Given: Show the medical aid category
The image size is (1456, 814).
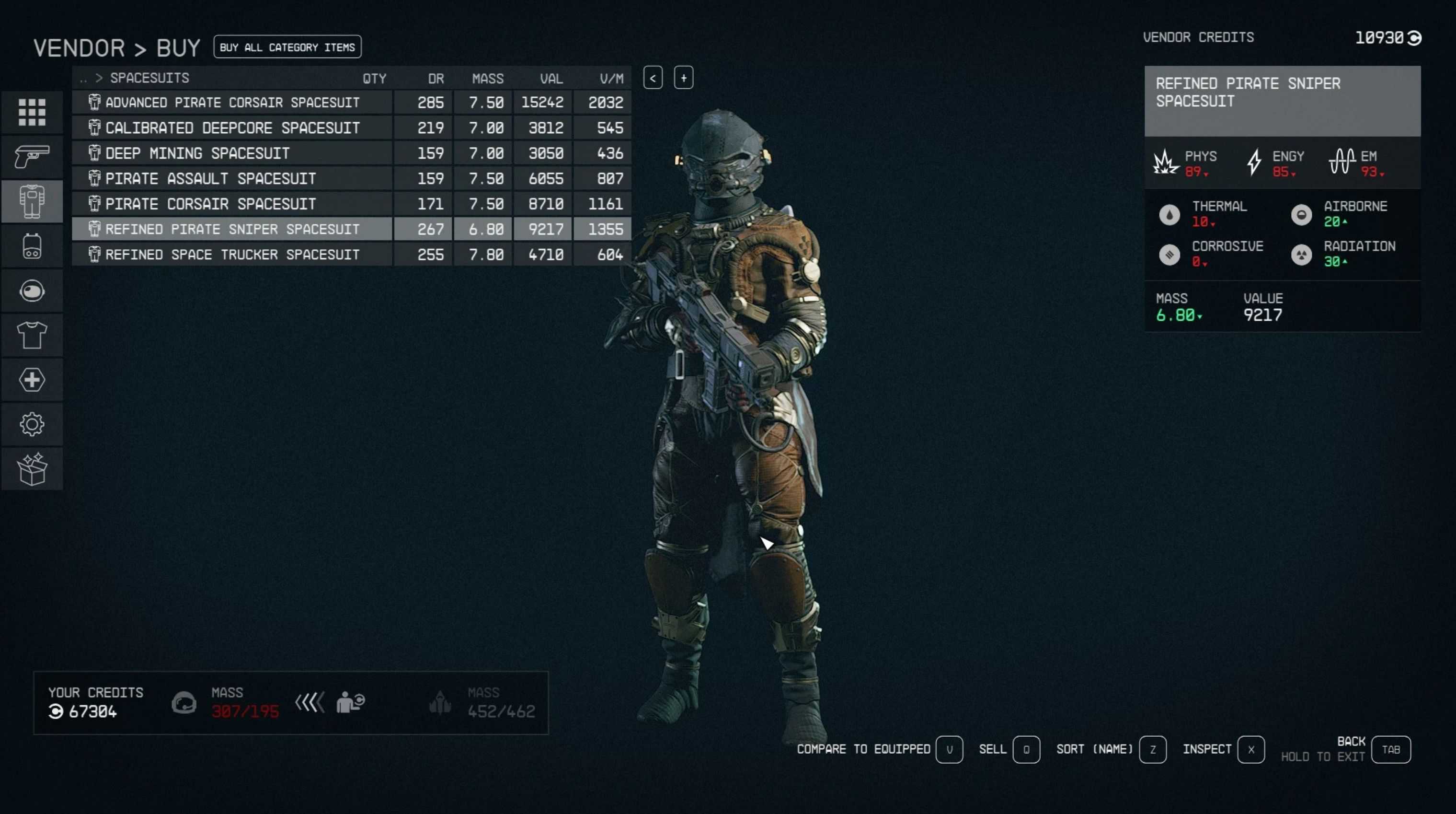Looking at the screenshot, I should (x=32, y=380).
